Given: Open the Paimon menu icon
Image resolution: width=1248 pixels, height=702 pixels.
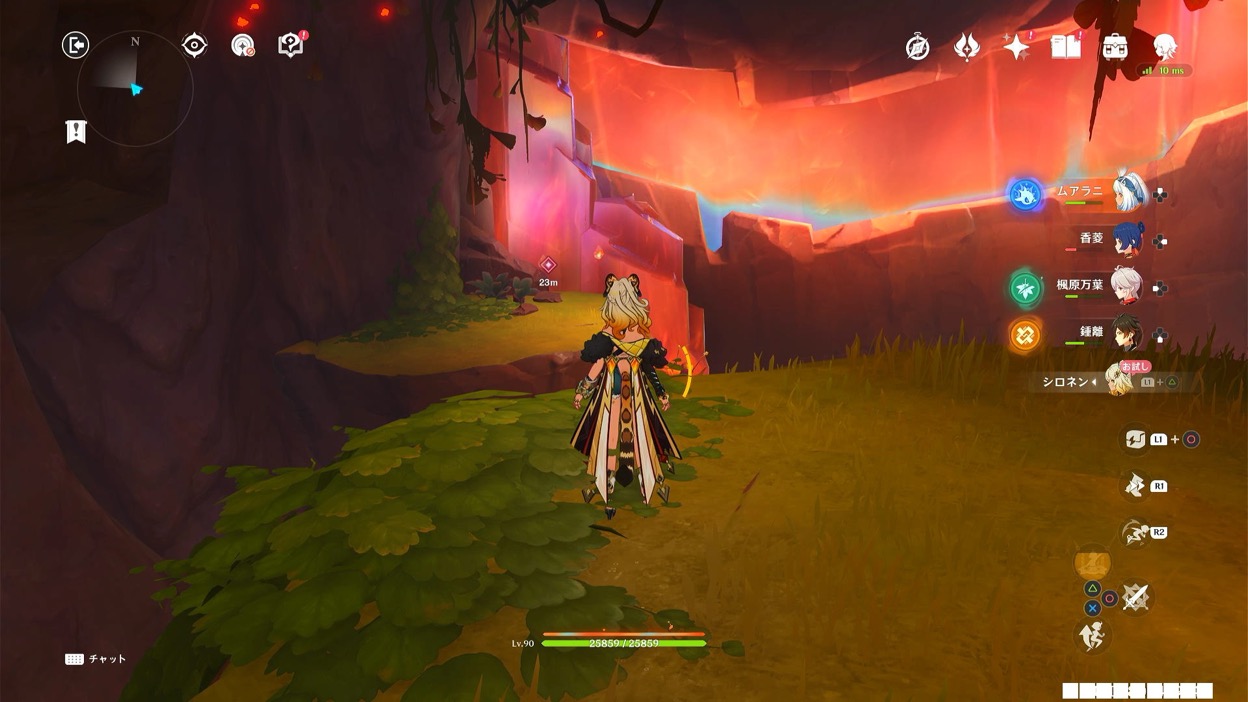Looking at the screenshot, I should (1164, 47).
